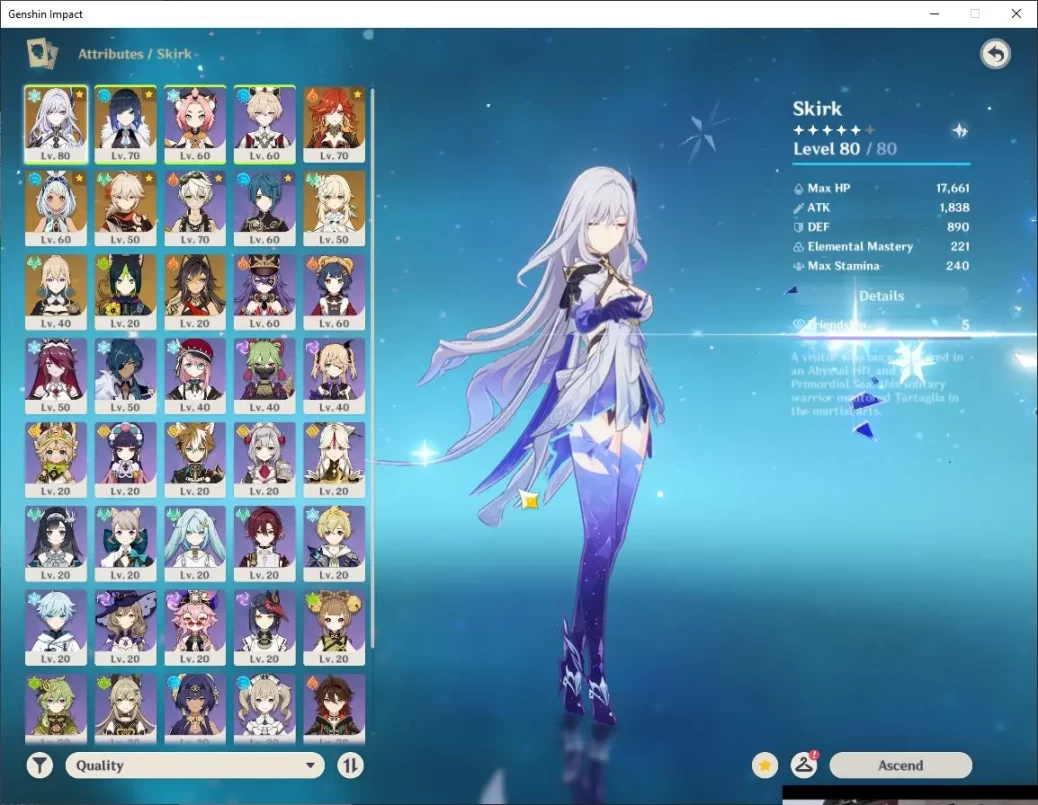The image size is (1038, 805).
Task: Open the Quality sort dropdown
Action: pyautogui.click(x=195, y=765)
